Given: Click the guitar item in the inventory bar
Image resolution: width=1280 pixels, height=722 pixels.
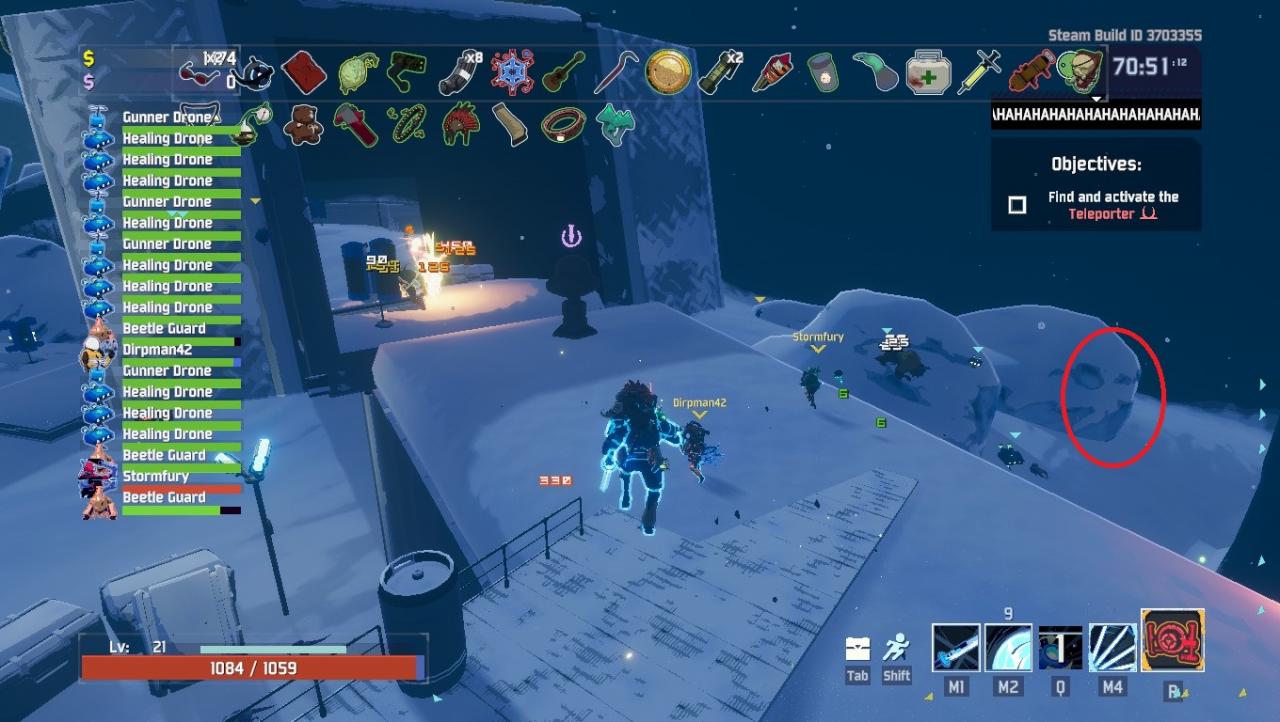Looking at the screenshot, I should point(565,72).
